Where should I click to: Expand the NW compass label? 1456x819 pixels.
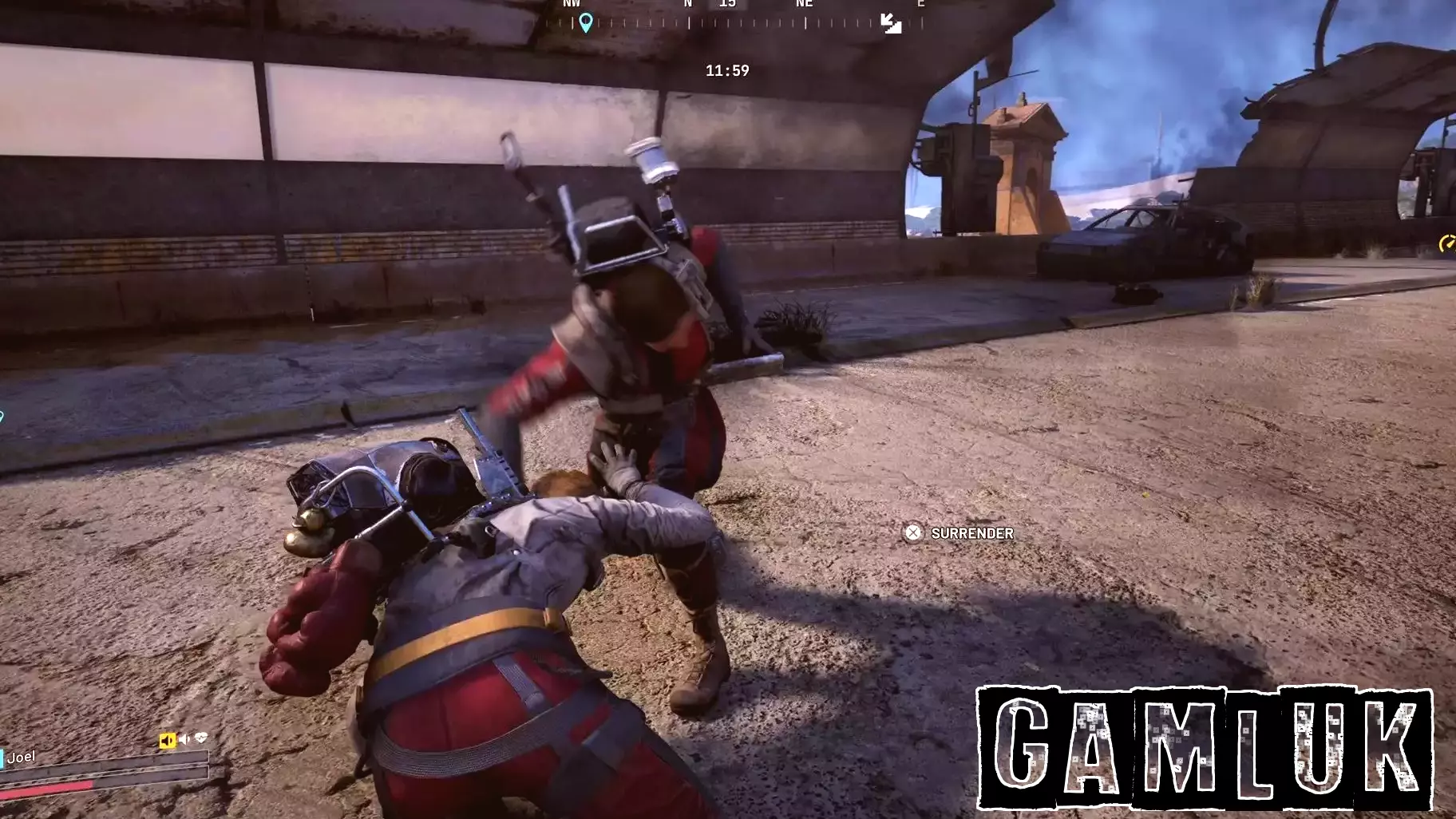point(571,4)
